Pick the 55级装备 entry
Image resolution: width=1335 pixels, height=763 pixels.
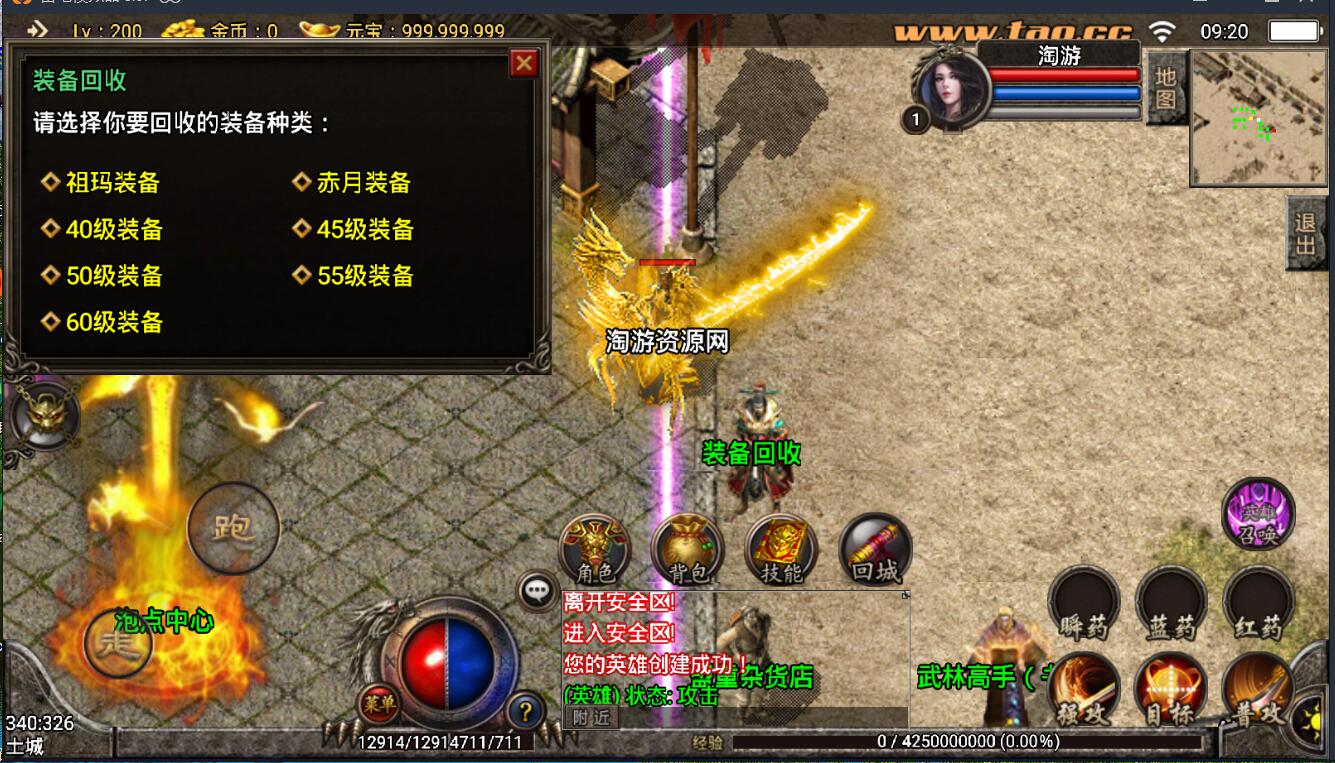coord(365,276)
